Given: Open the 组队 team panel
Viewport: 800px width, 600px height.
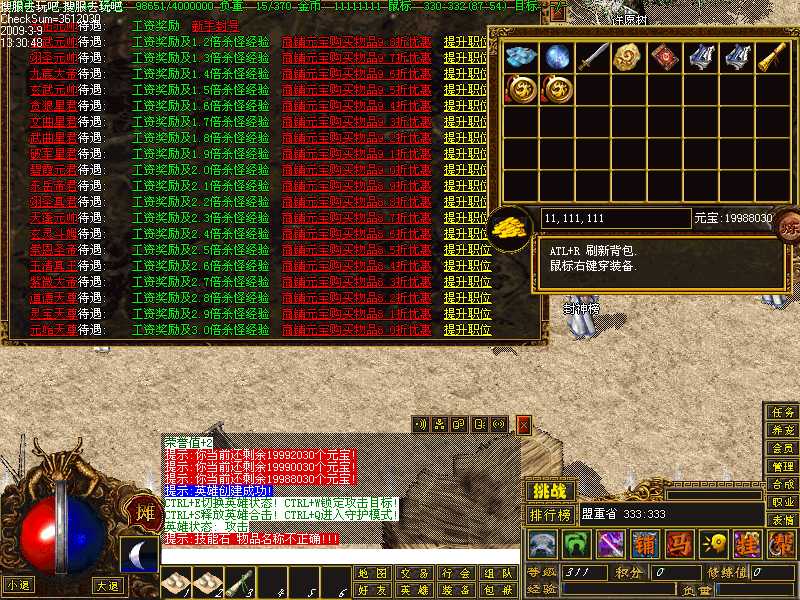Looking at the screenshot, I should (497, 574).
